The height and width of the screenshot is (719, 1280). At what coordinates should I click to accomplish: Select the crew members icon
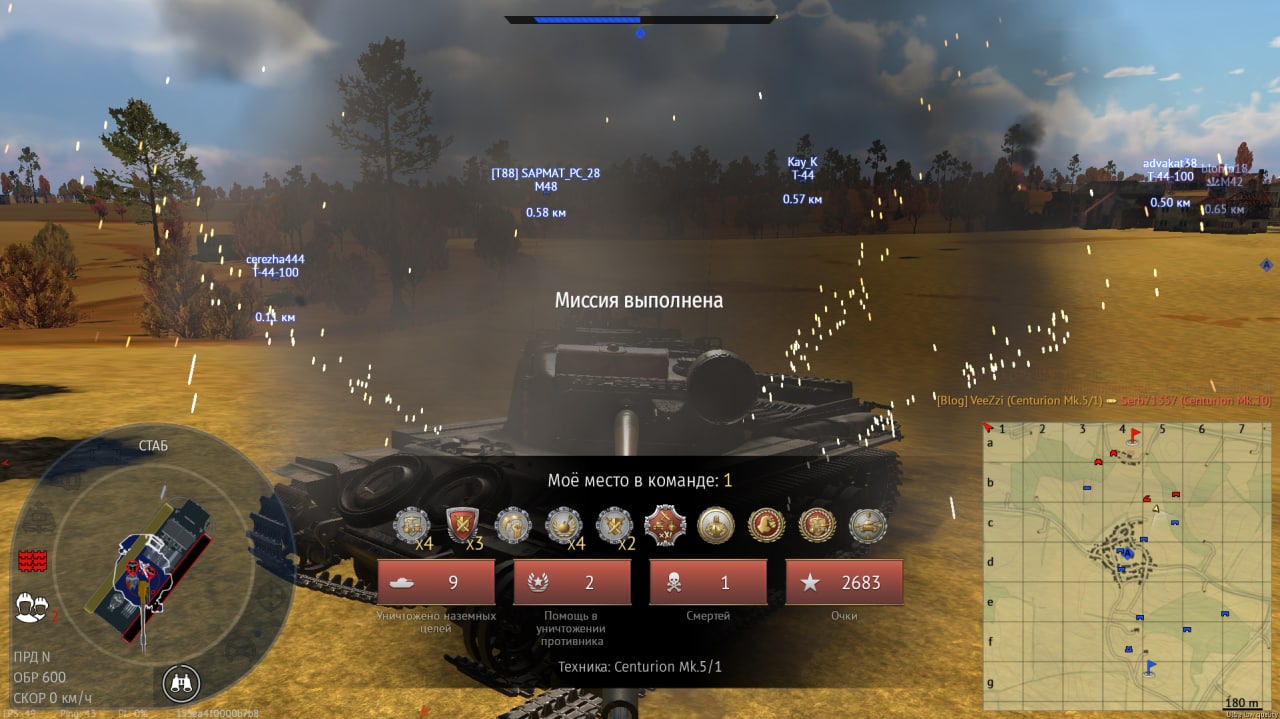[32, 606]
